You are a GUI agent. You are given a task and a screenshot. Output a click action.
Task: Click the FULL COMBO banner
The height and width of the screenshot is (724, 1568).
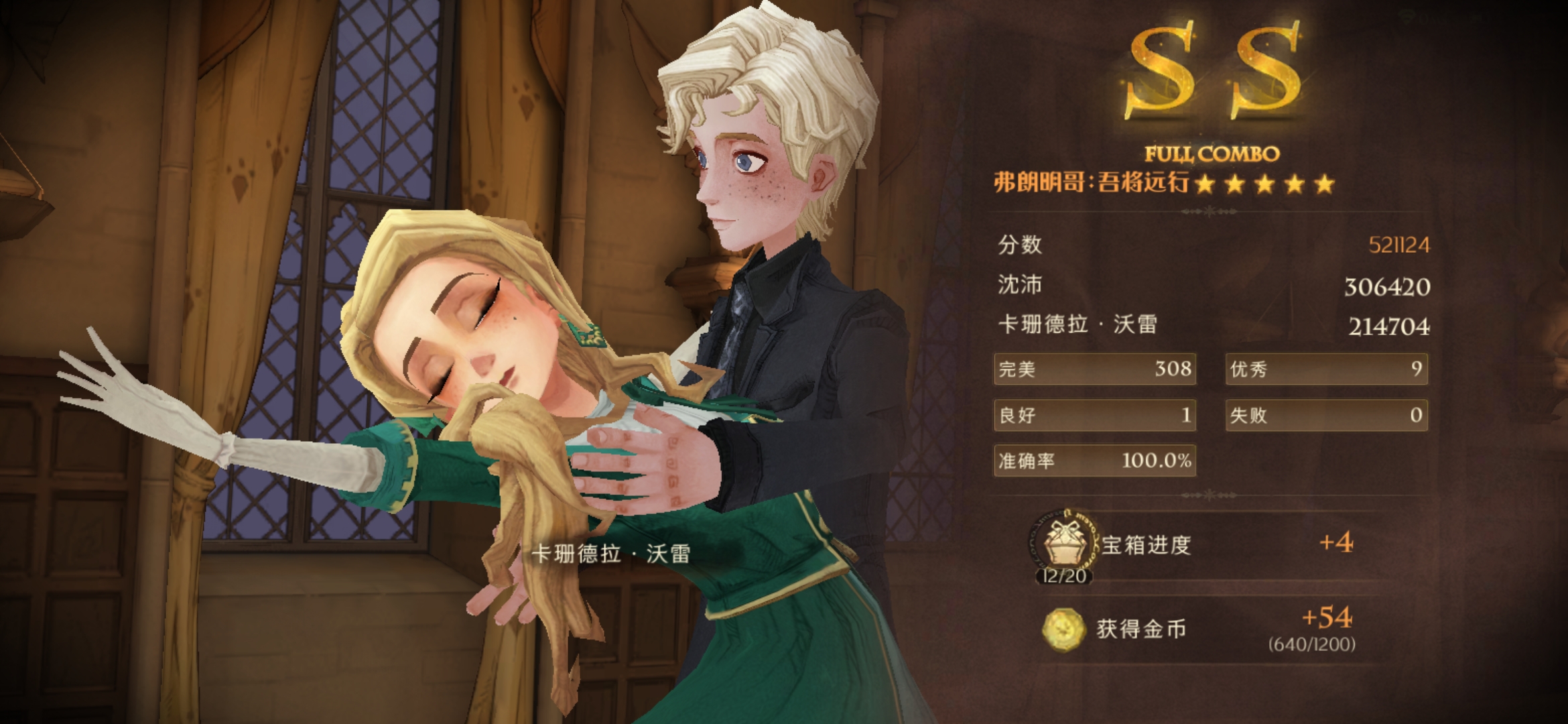click(x=1213, y=153)
